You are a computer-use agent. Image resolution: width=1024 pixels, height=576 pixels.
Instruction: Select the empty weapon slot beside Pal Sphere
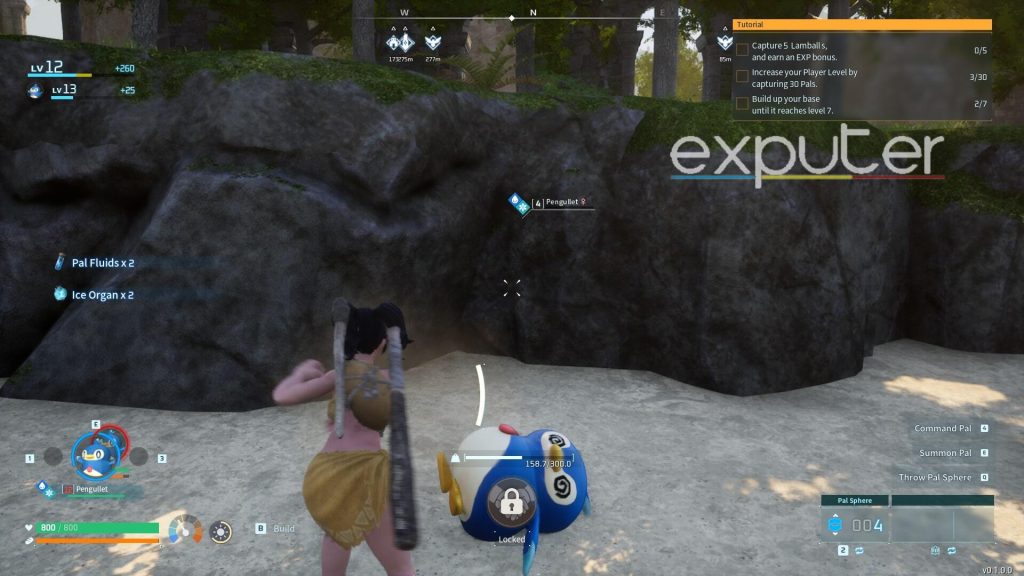click(x=942, y=525)
